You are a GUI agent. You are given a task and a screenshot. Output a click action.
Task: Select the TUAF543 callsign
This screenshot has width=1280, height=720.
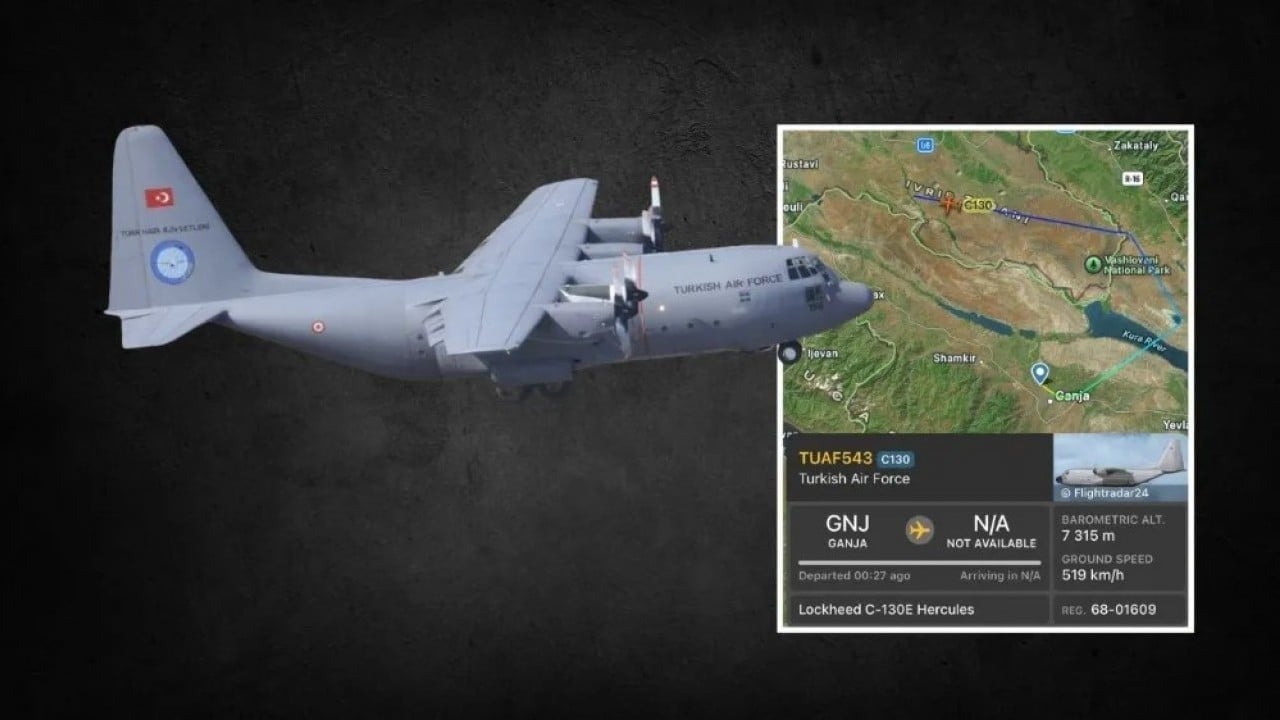coord(836,458)
